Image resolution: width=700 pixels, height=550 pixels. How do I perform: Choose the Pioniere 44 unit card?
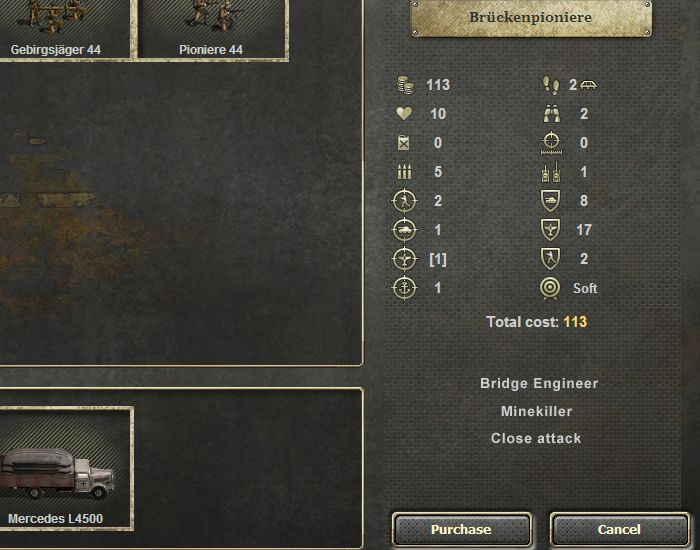click(x=210, y=28)
